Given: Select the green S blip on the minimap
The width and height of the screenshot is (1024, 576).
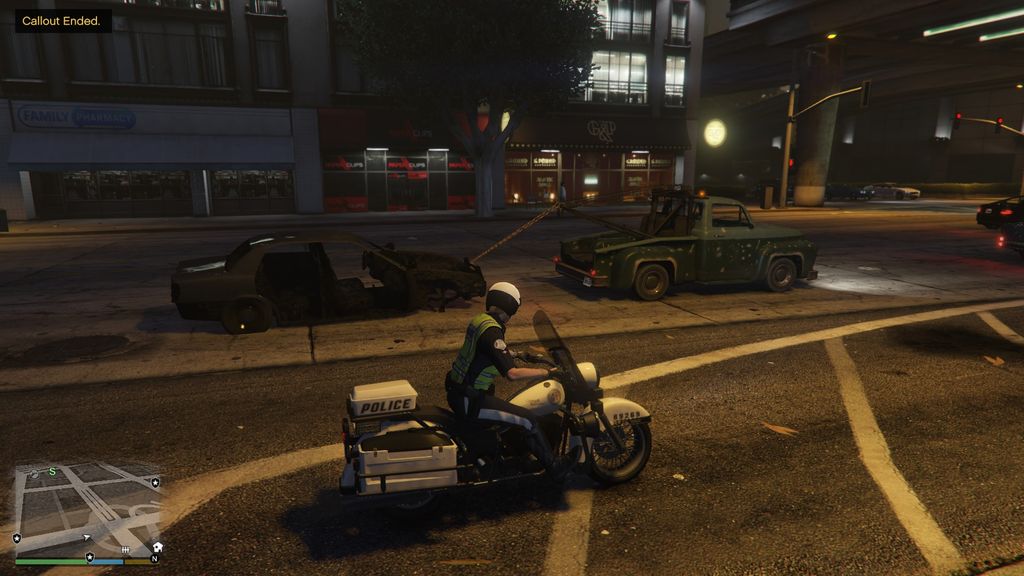Looking at the screenshot, I should pyautogui.click(x=52, y=471).
